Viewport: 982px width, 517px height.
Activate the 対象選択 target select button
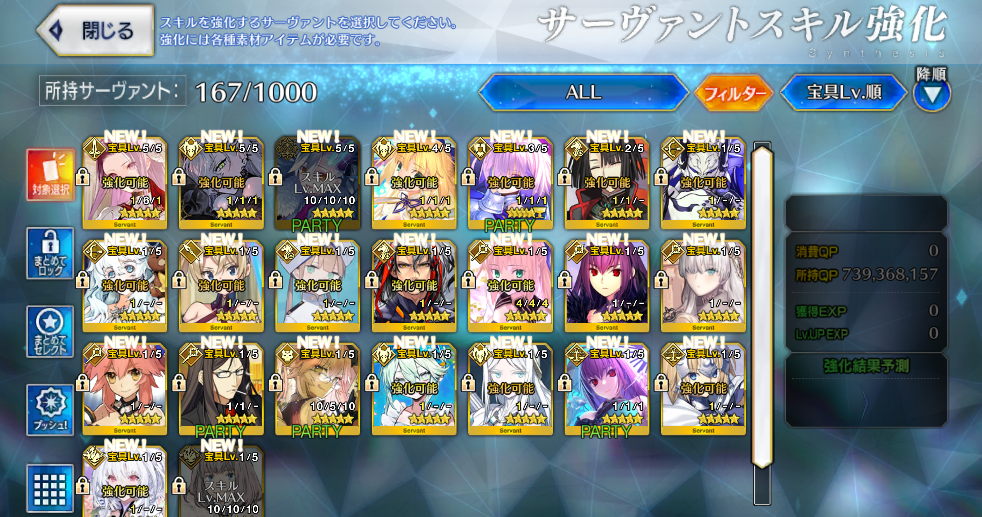click(50, 176)
